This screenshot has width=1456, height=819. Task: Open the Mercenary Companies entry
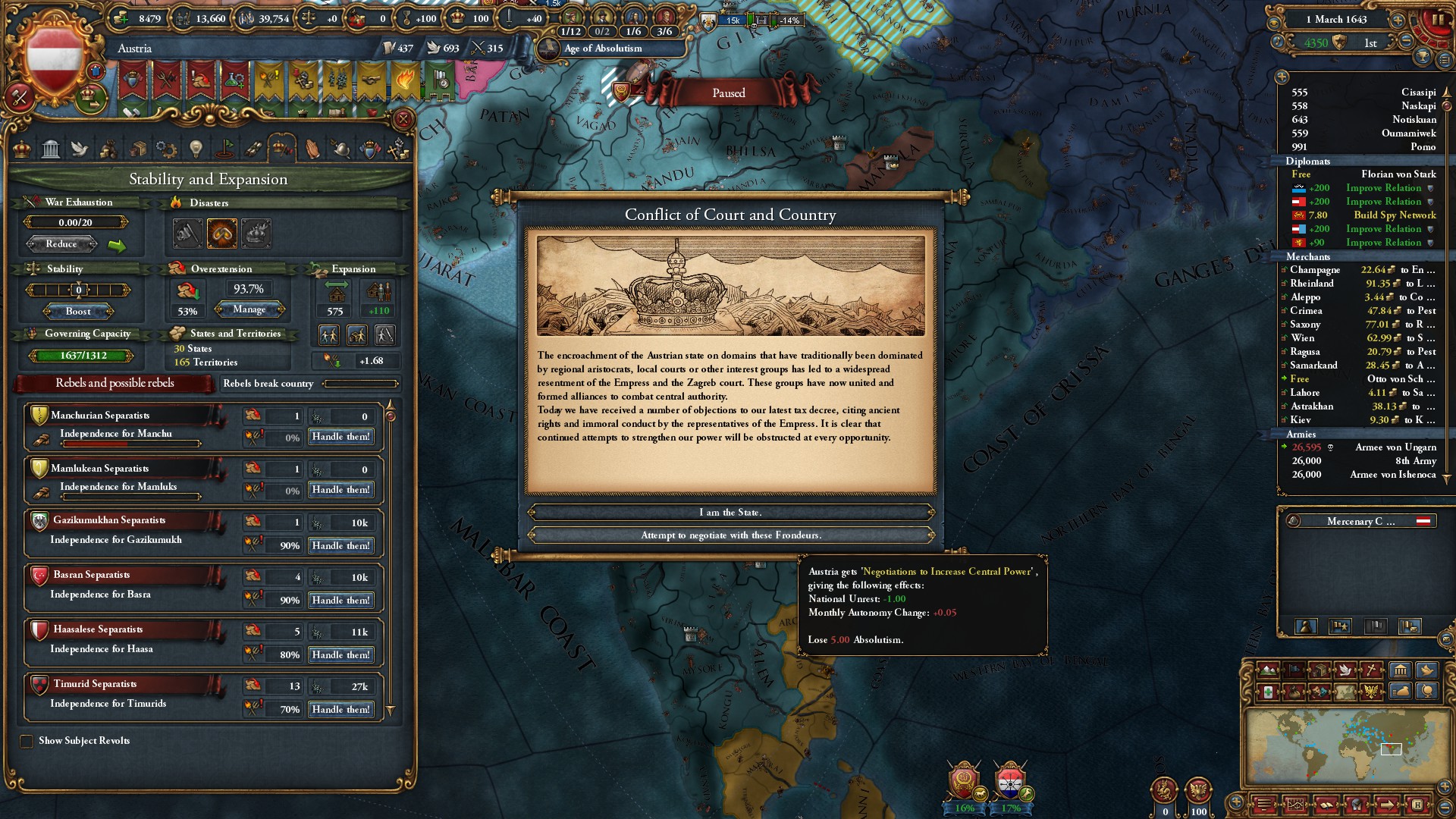pos(1360,522)
